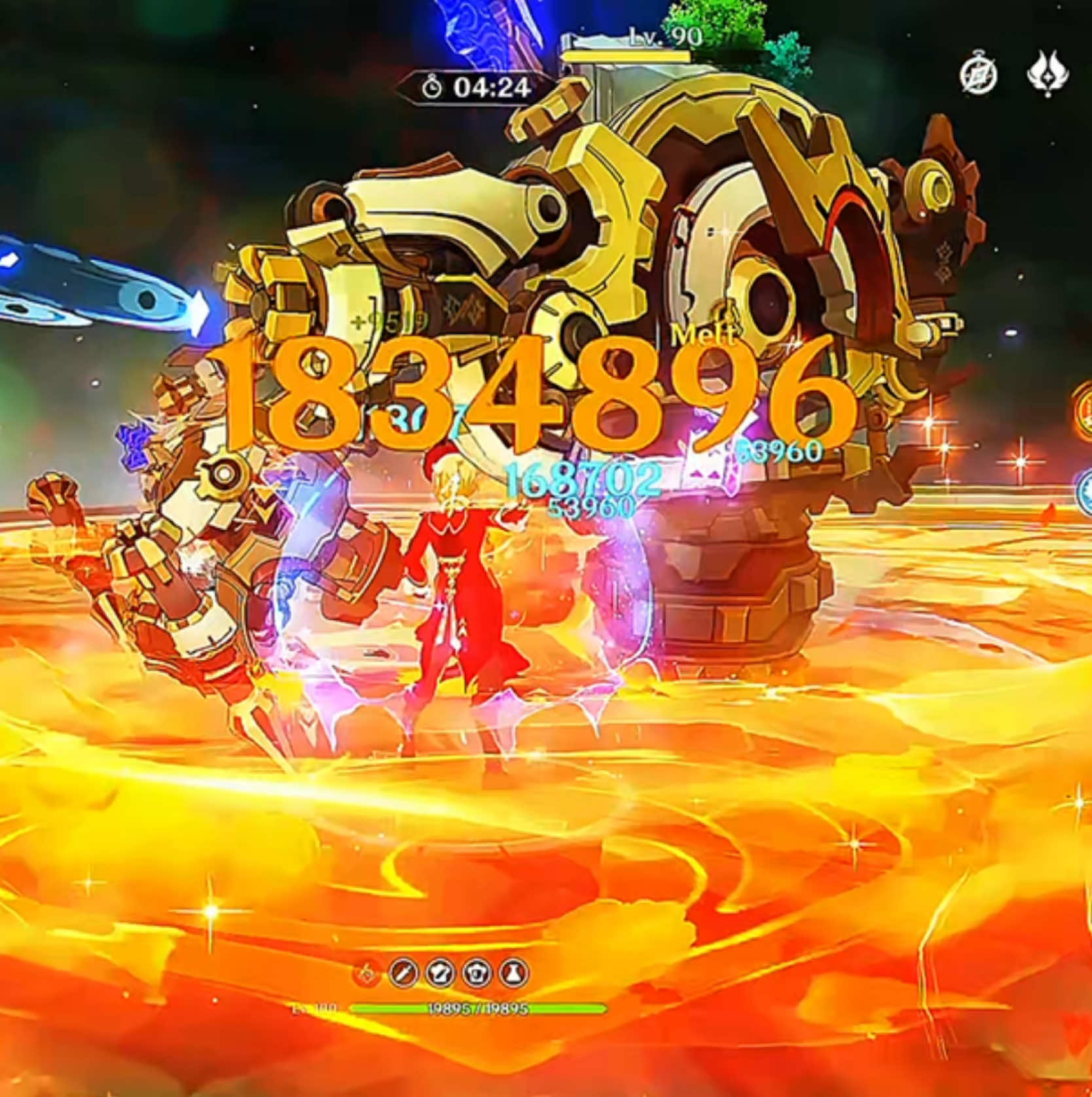Open the Pyro element icon at top right

[1048, 75]
